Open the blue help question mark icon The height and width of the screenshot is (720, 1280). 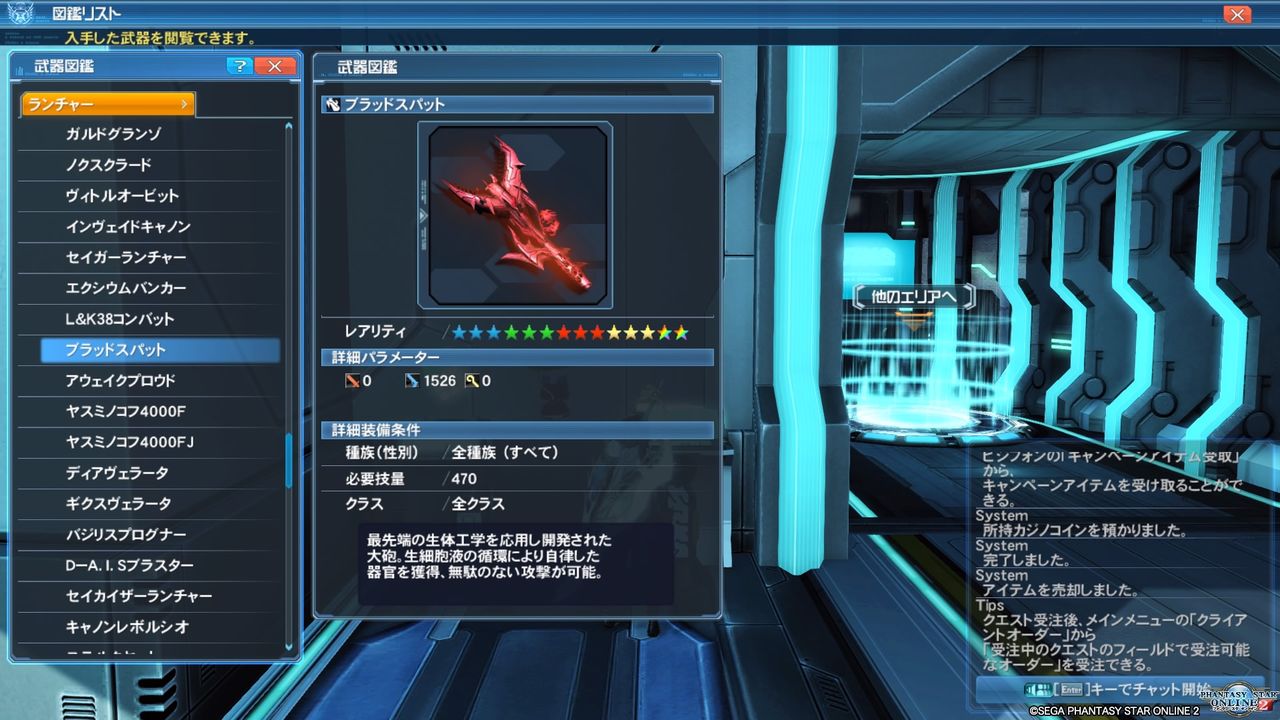239,66
